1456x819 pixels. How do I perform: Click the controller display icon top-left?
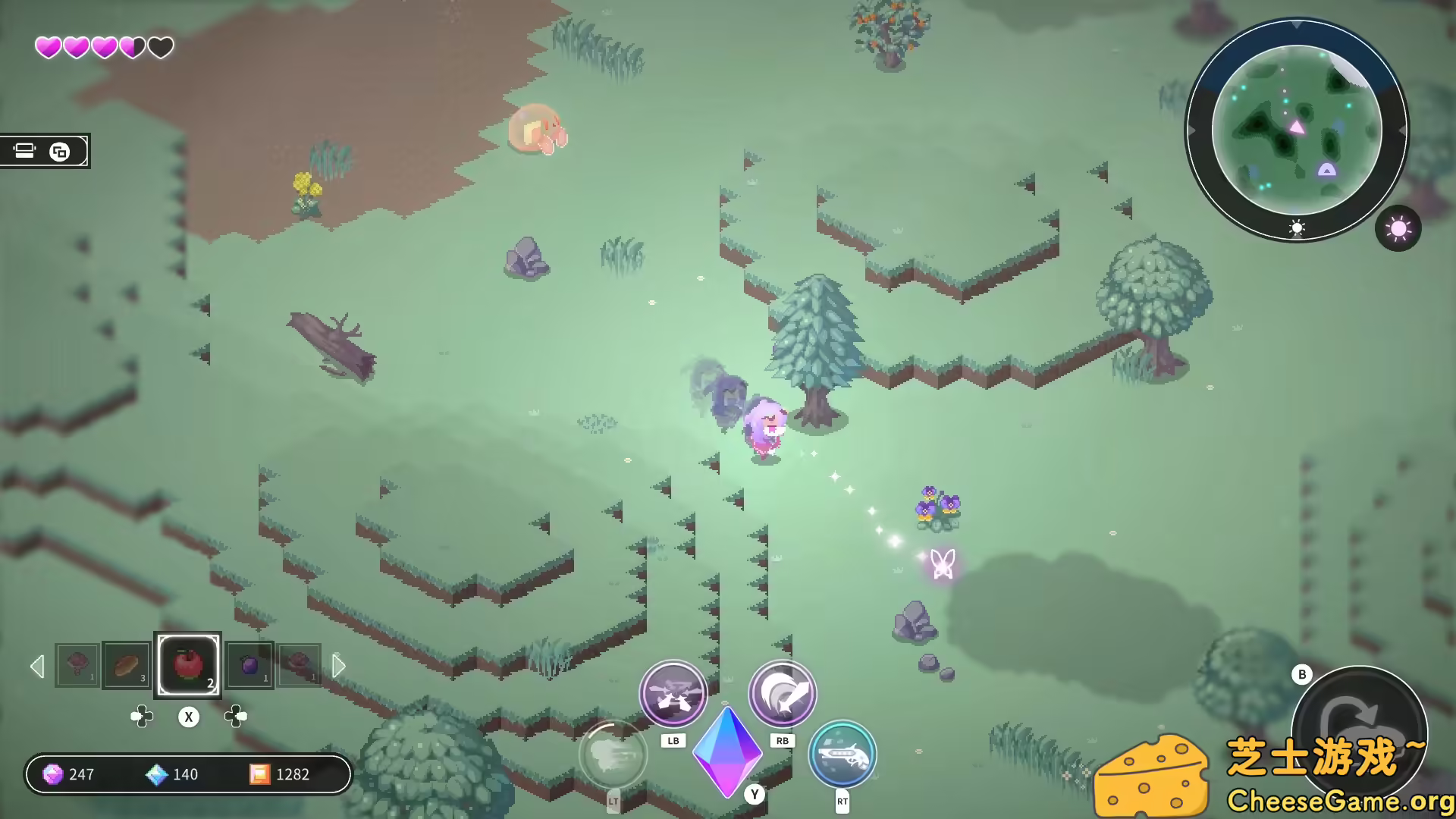[x=25, y=151]
